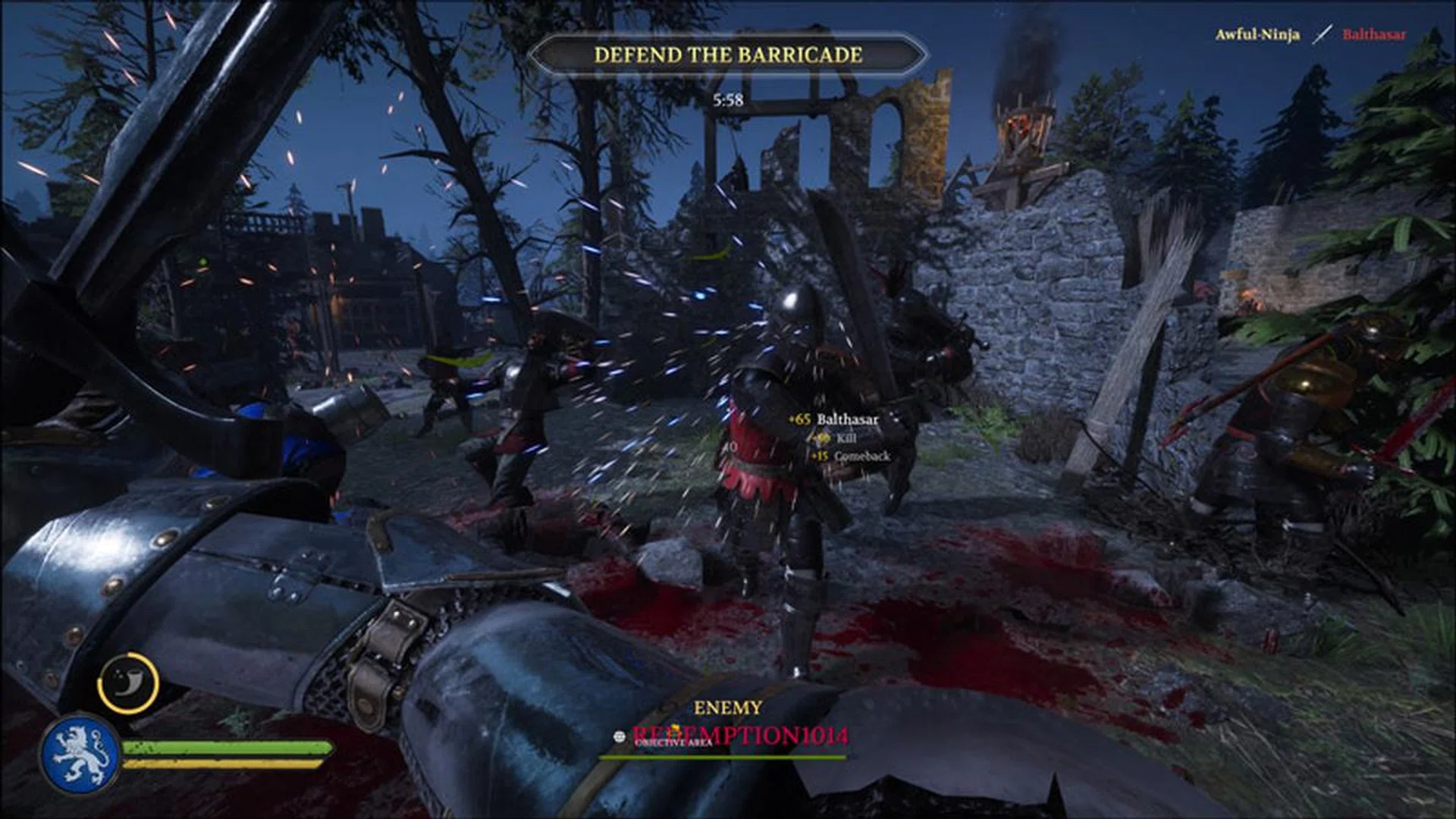Select the blue lion team emblem
The width and height of the screenshot is (1456, 819).
(80, 755)
